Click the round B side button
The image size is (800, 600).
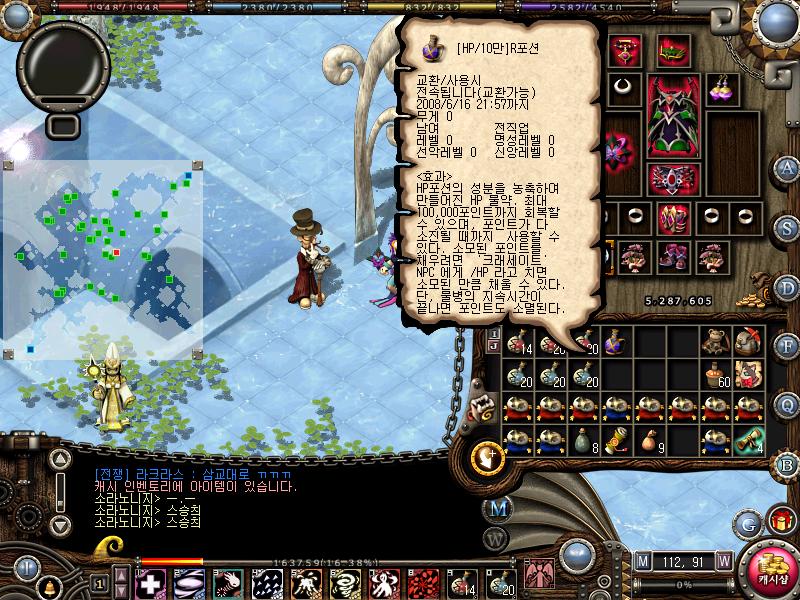tap(787, 463)
